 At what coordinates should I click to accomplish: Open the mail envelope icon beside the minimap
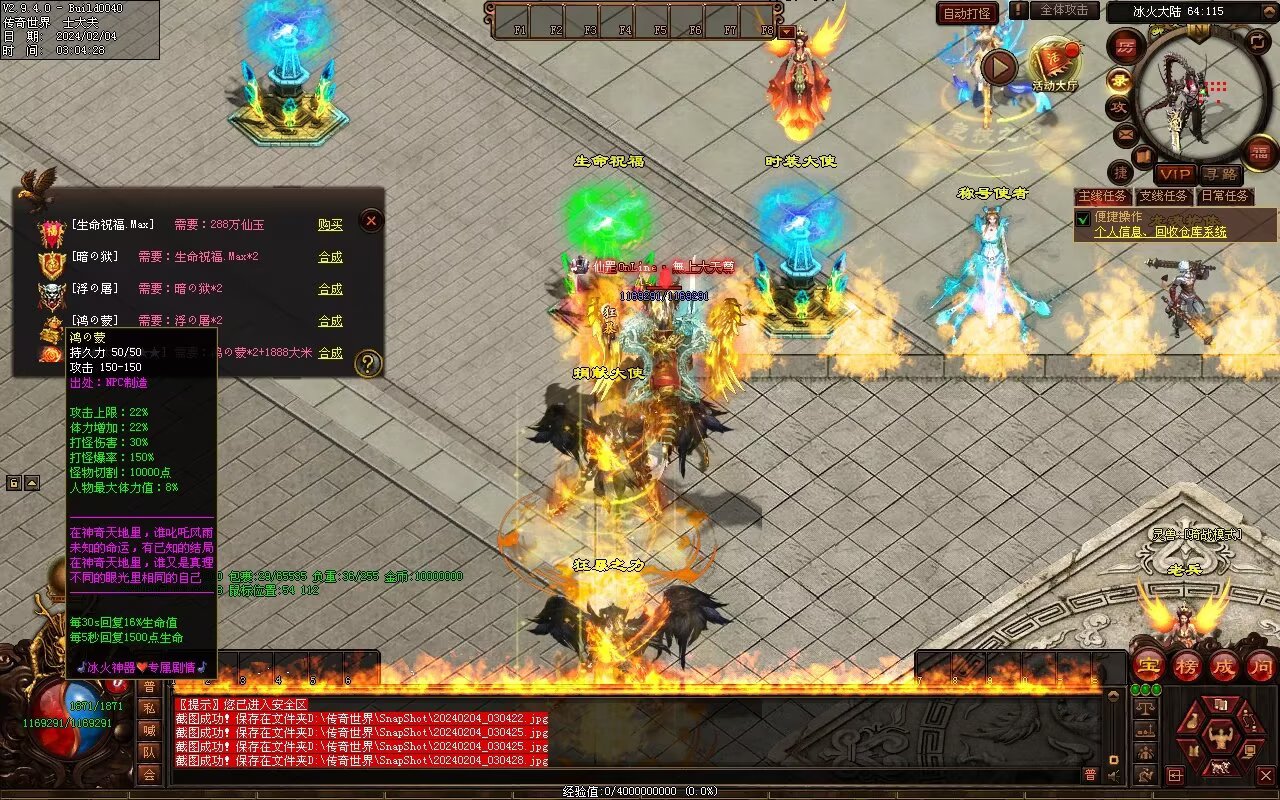tap(1125, 133)
